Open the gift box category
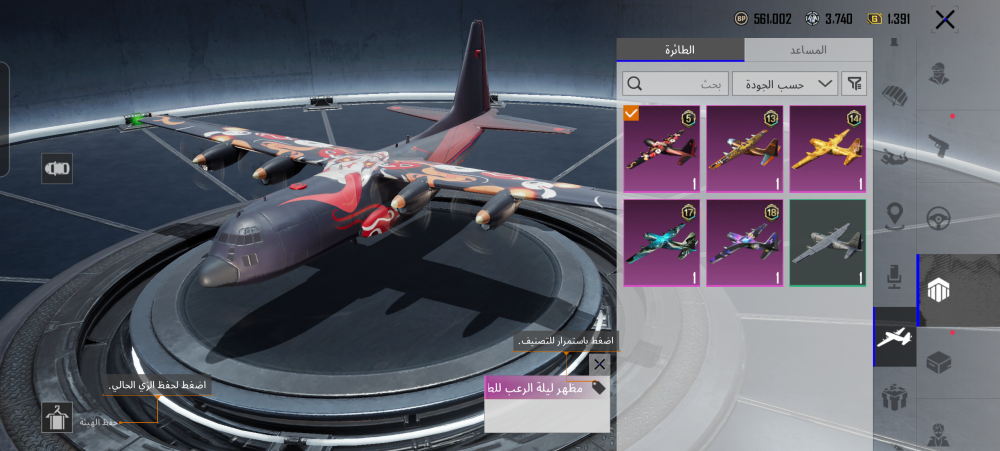 click(895, 398)
